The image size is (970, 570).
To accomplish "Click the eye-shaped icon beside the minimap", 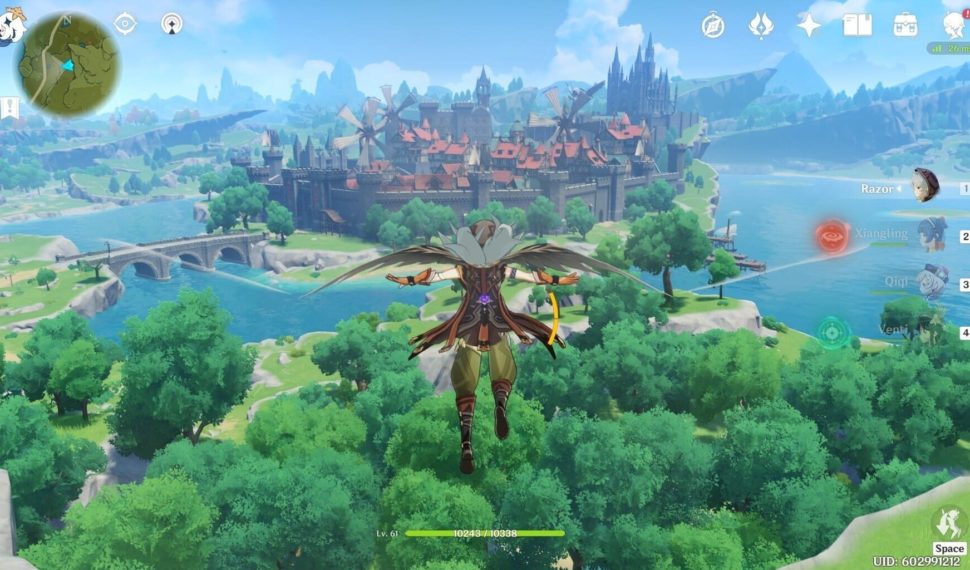I will [x=125, y=24].
